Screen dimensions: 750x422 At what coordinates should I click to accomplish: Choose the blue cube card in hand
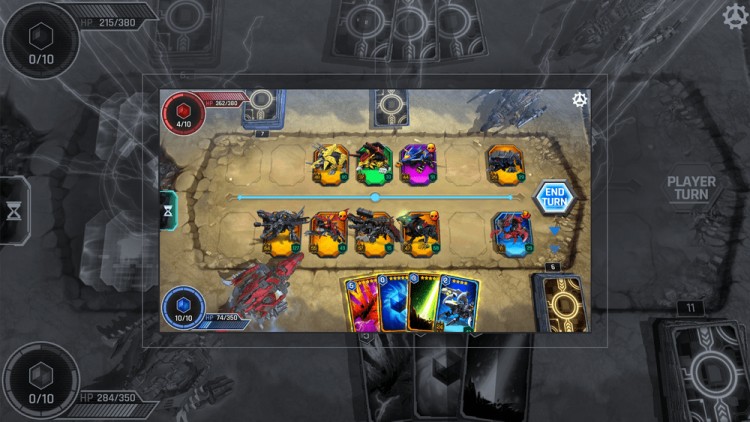coord(393,304)
